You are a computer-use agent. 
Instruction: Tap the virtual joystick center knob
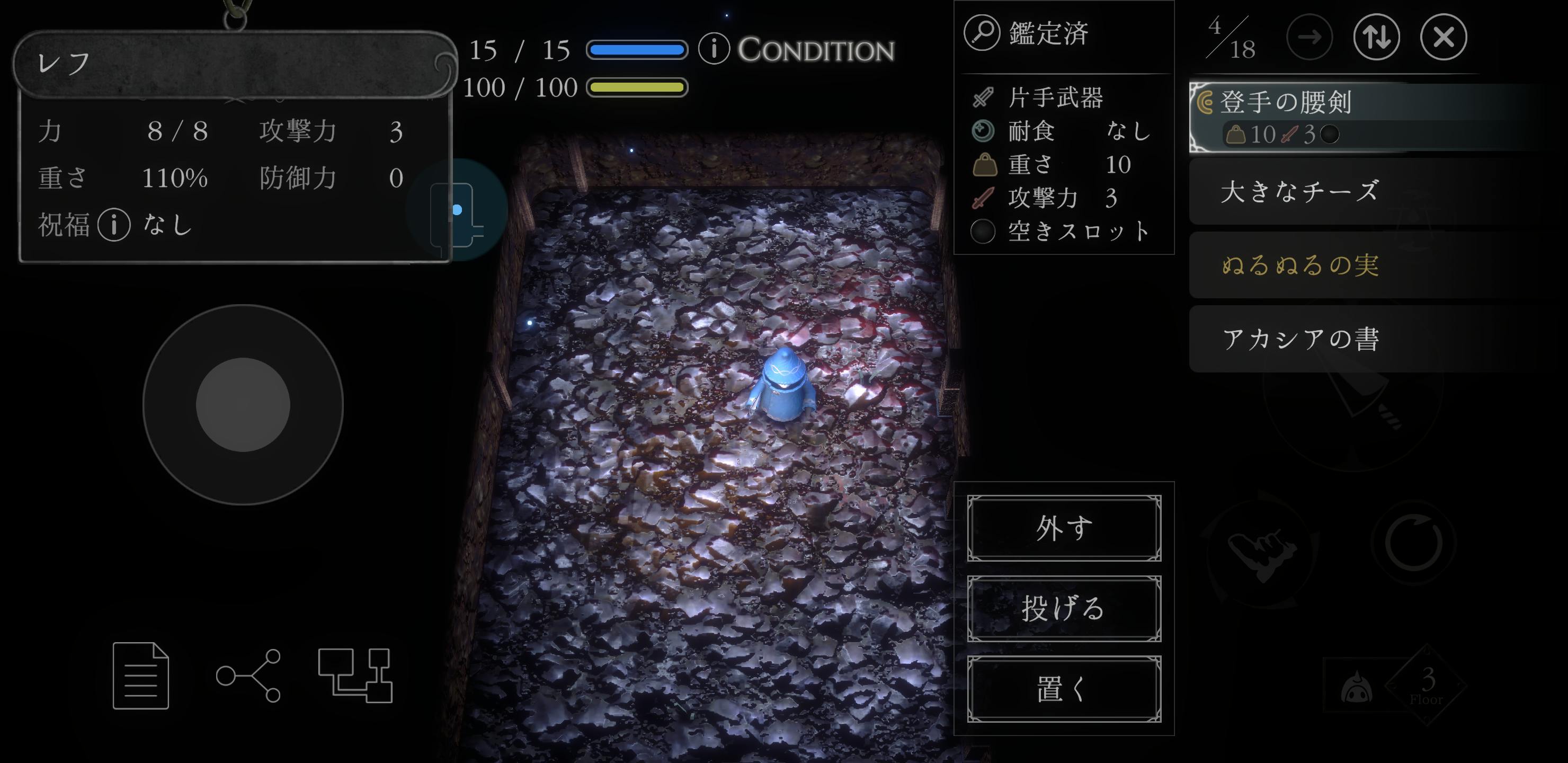[x=243, y=405]
